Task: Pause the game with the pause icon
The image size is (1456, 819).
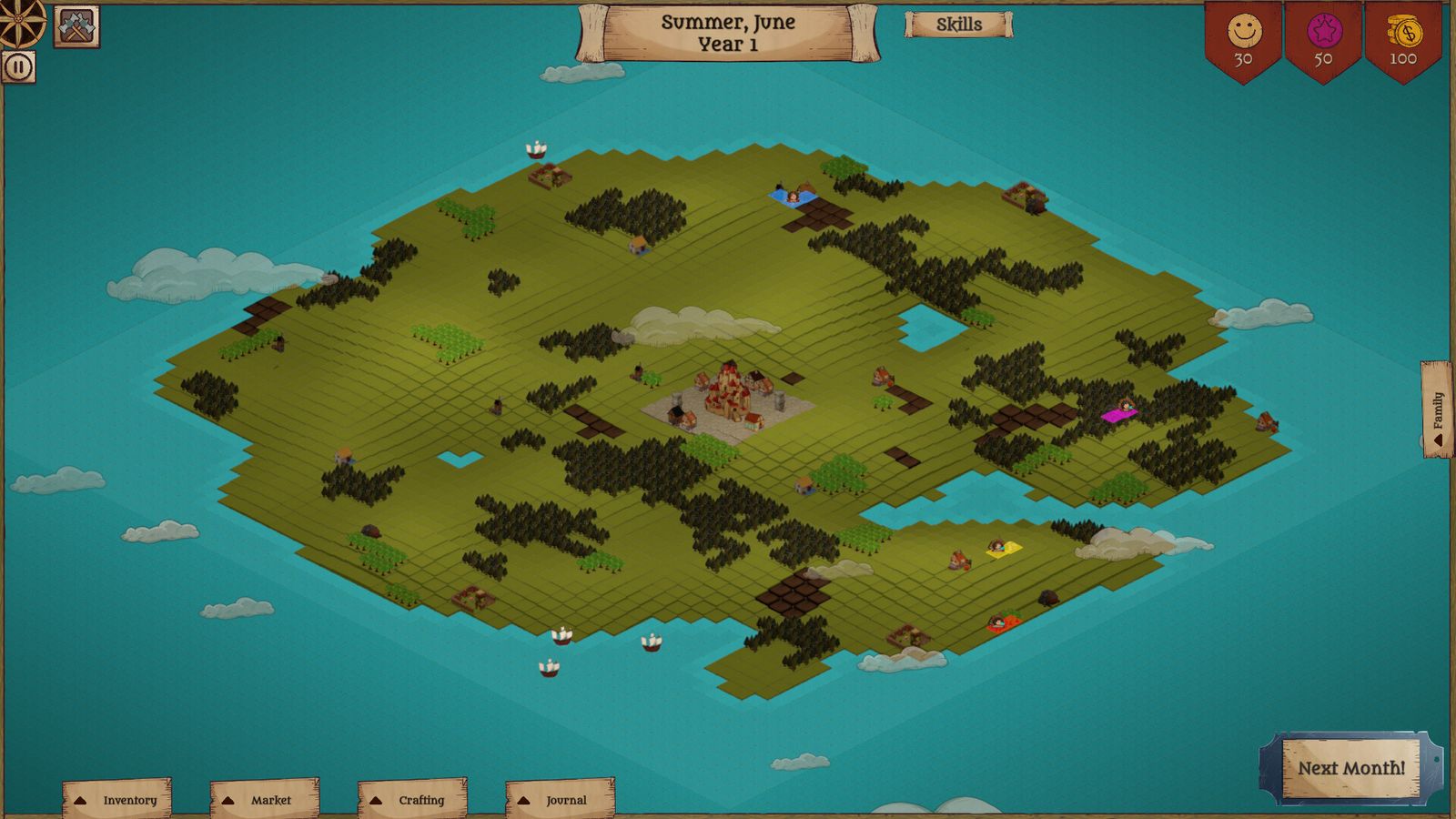Action: 20,65
